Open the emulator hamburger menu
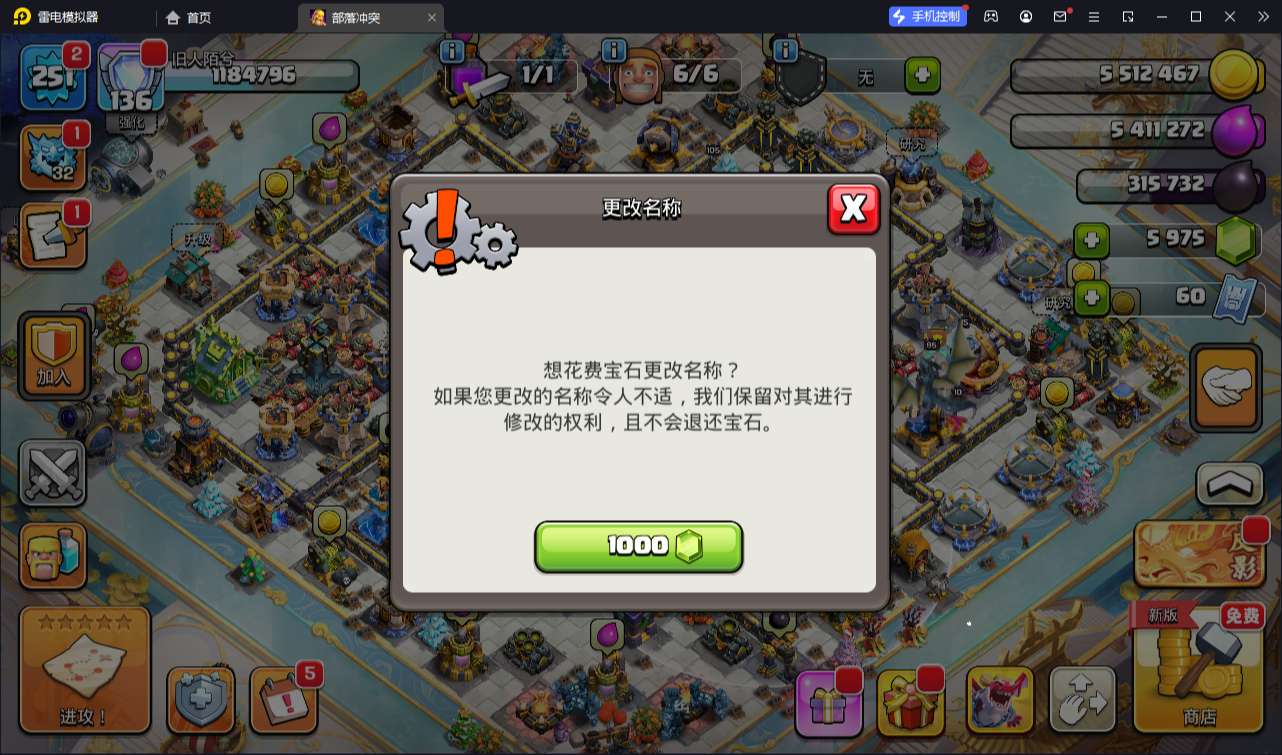This screenshot has width=1282, height=755. point(1094,16)
